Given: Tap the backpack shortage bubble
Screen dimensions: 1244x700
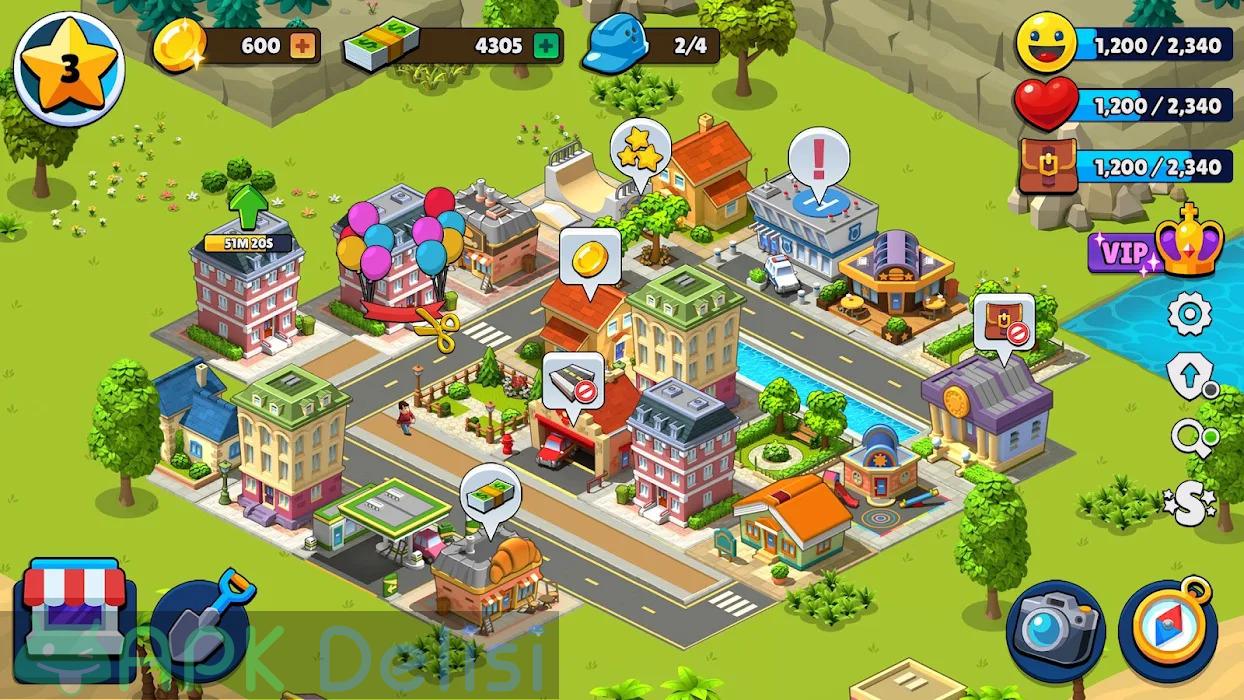Looking at the screenshot, I should pyautogui.click(x=1003, y=322).
